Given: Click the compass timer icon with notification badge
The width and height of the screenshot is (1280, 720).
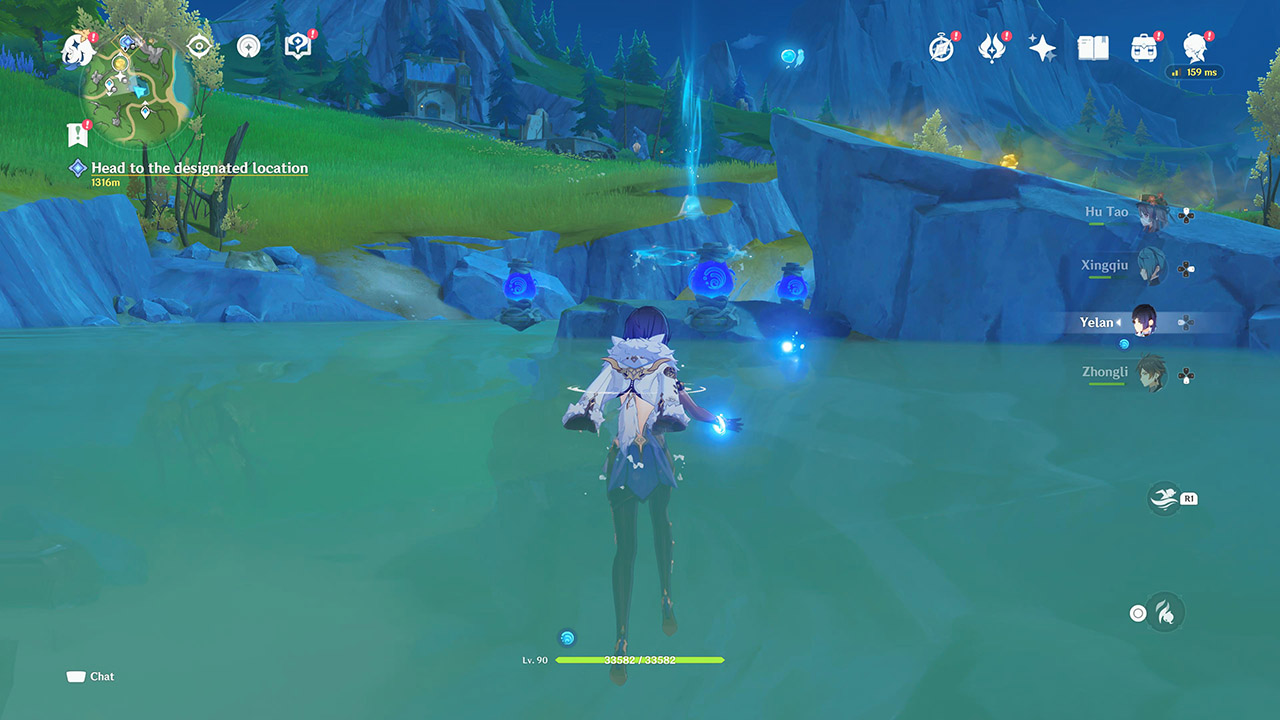Looking at the screenshot, I should pyautogui.click(x=941, y=46).
